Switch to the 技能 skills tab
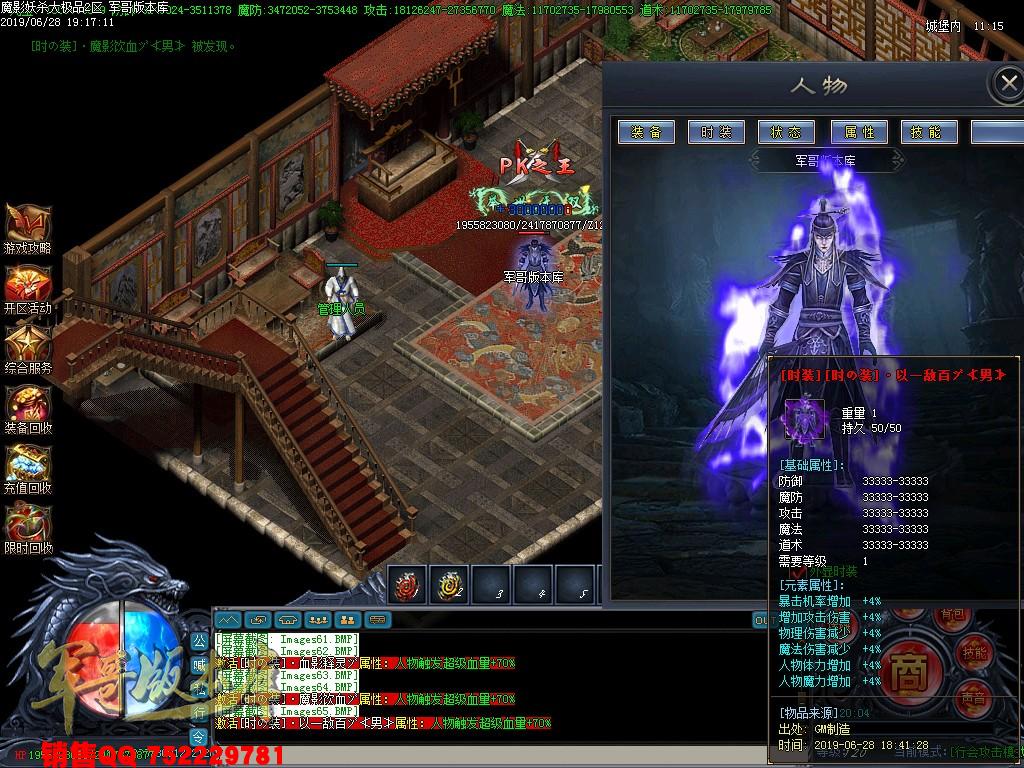Screen dimensions: 1024x768 click(929, 132)
